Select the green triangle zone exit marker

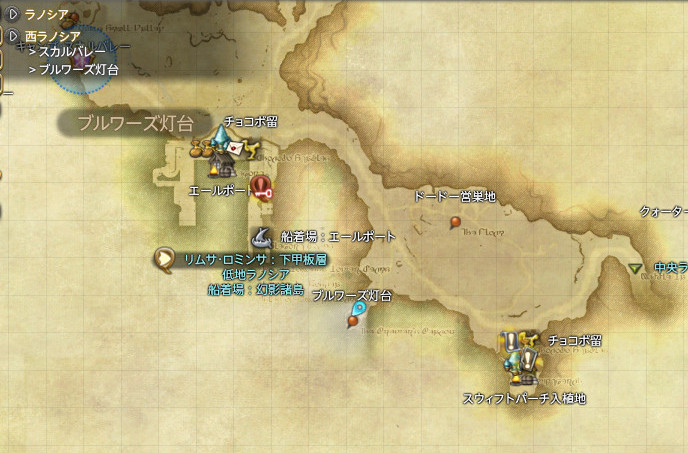coord(636,268)
